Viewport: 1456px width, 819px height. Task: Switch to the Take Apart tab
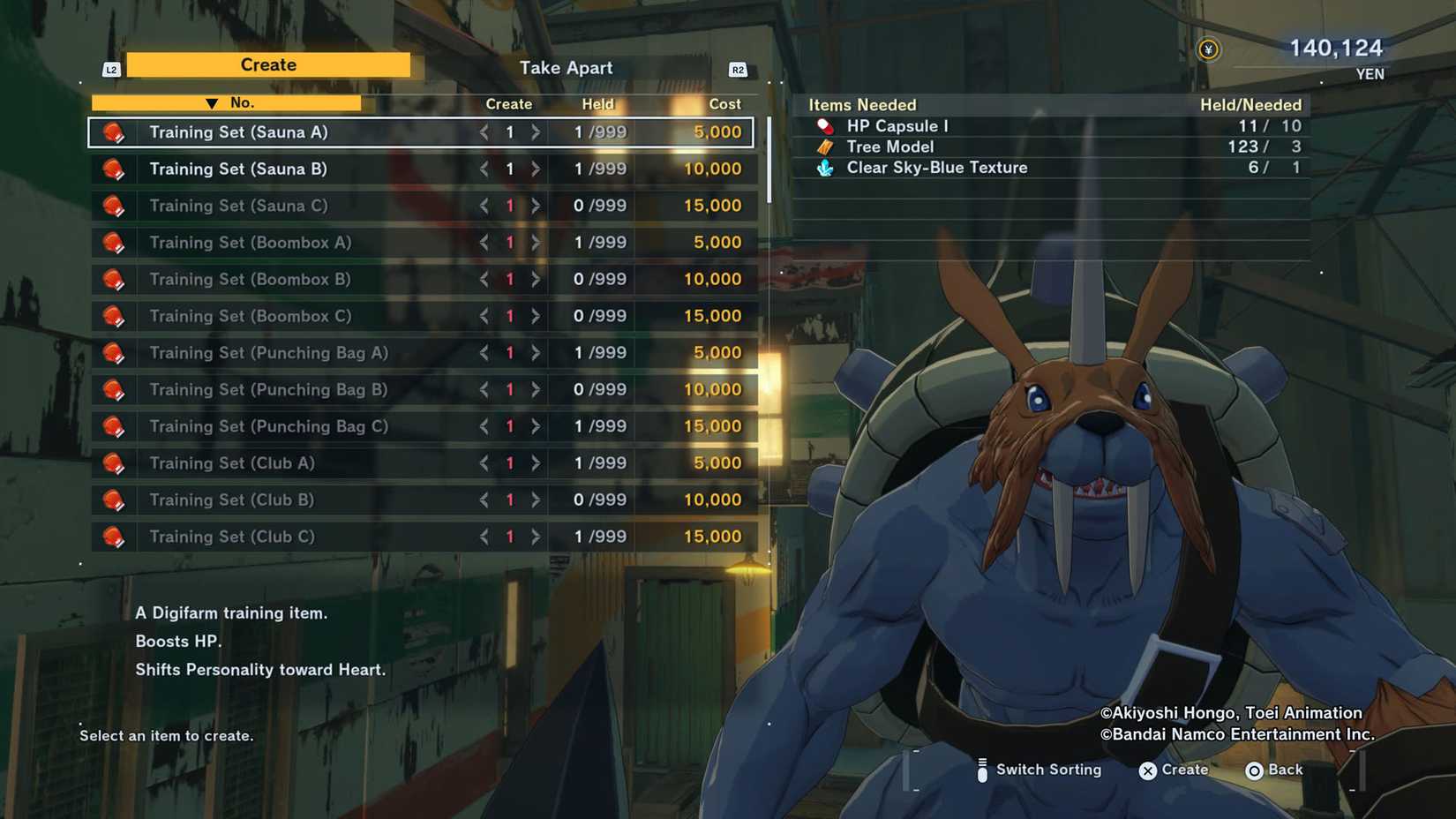click(x=566, y=67)
